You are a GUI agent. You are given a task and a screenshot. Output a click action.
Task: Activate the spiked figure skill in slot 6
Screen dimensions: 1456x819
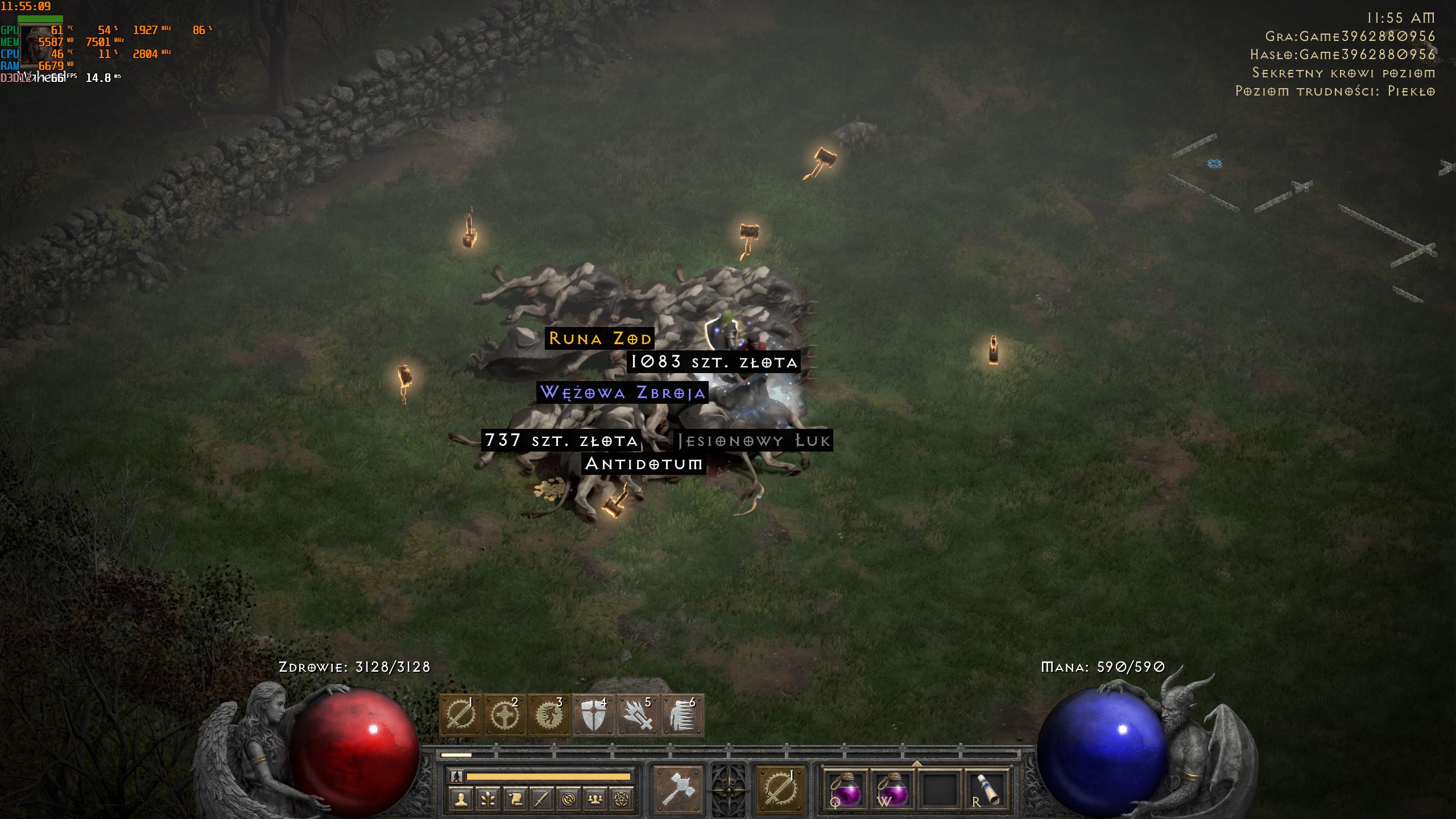(x=682, y=715)
